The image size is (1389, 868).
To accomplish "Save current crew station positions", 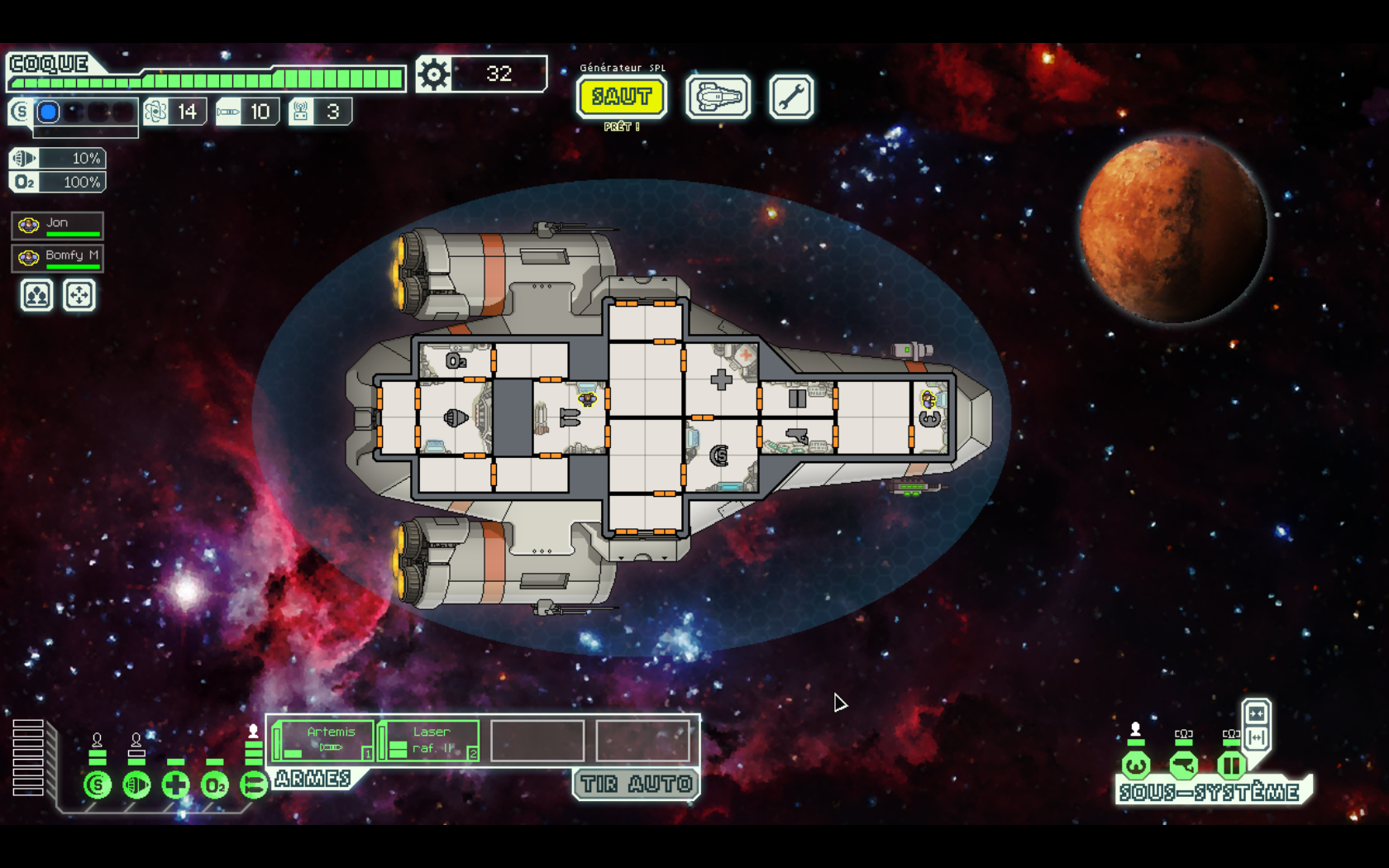I will [37, 295].
